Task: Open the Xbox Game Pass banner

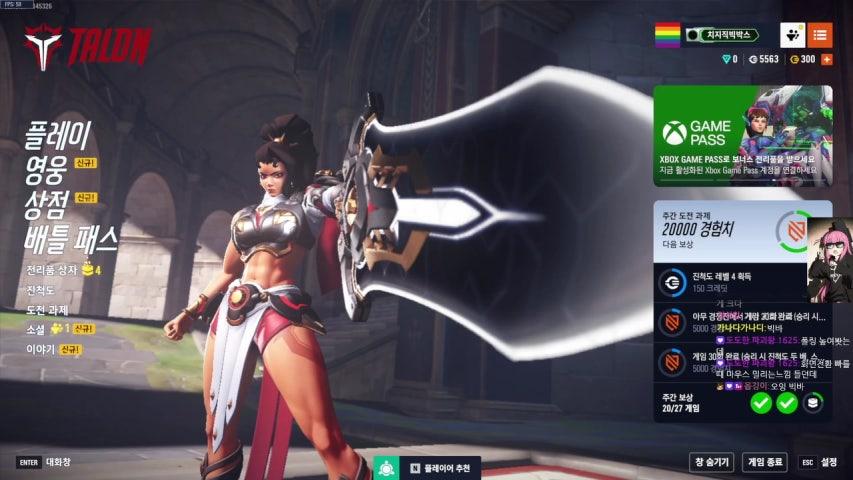Action: coord(742,135)
